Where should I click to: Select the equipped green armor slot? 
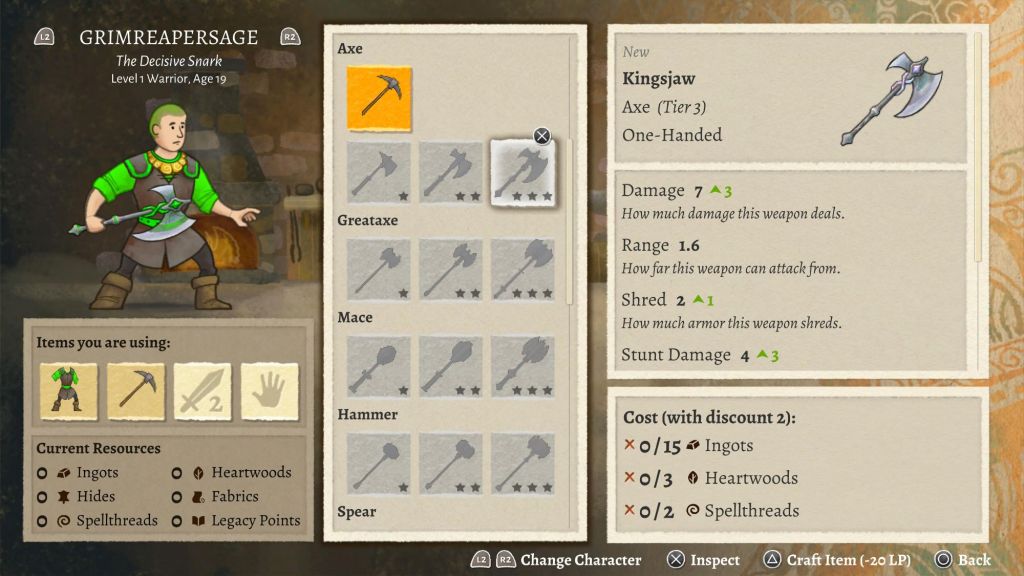[x=69, y=391]
